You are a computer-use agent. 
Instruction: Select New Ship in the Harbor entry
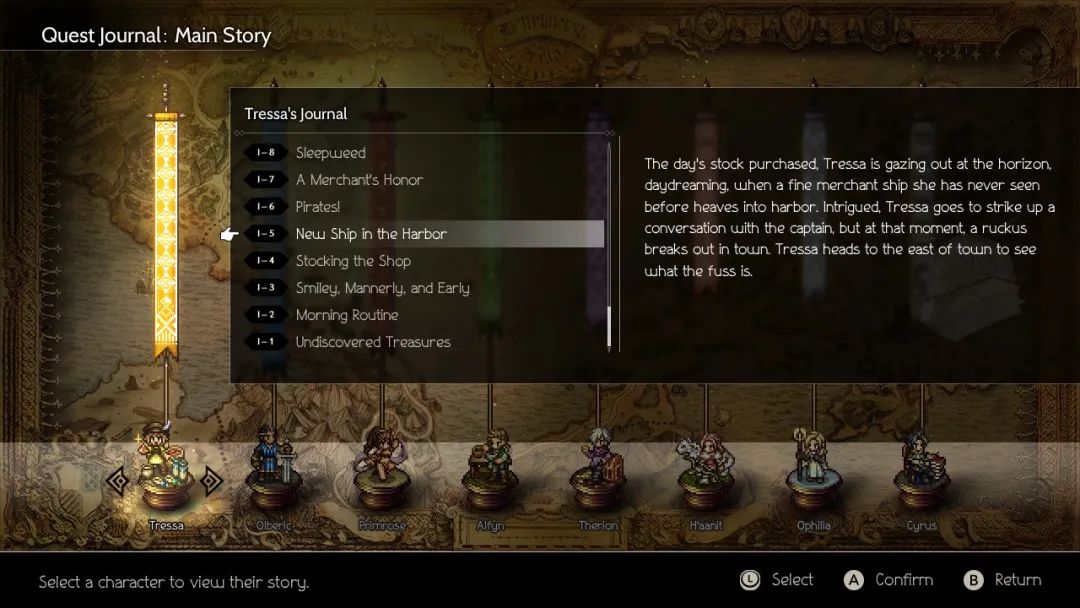click(371, 234)
